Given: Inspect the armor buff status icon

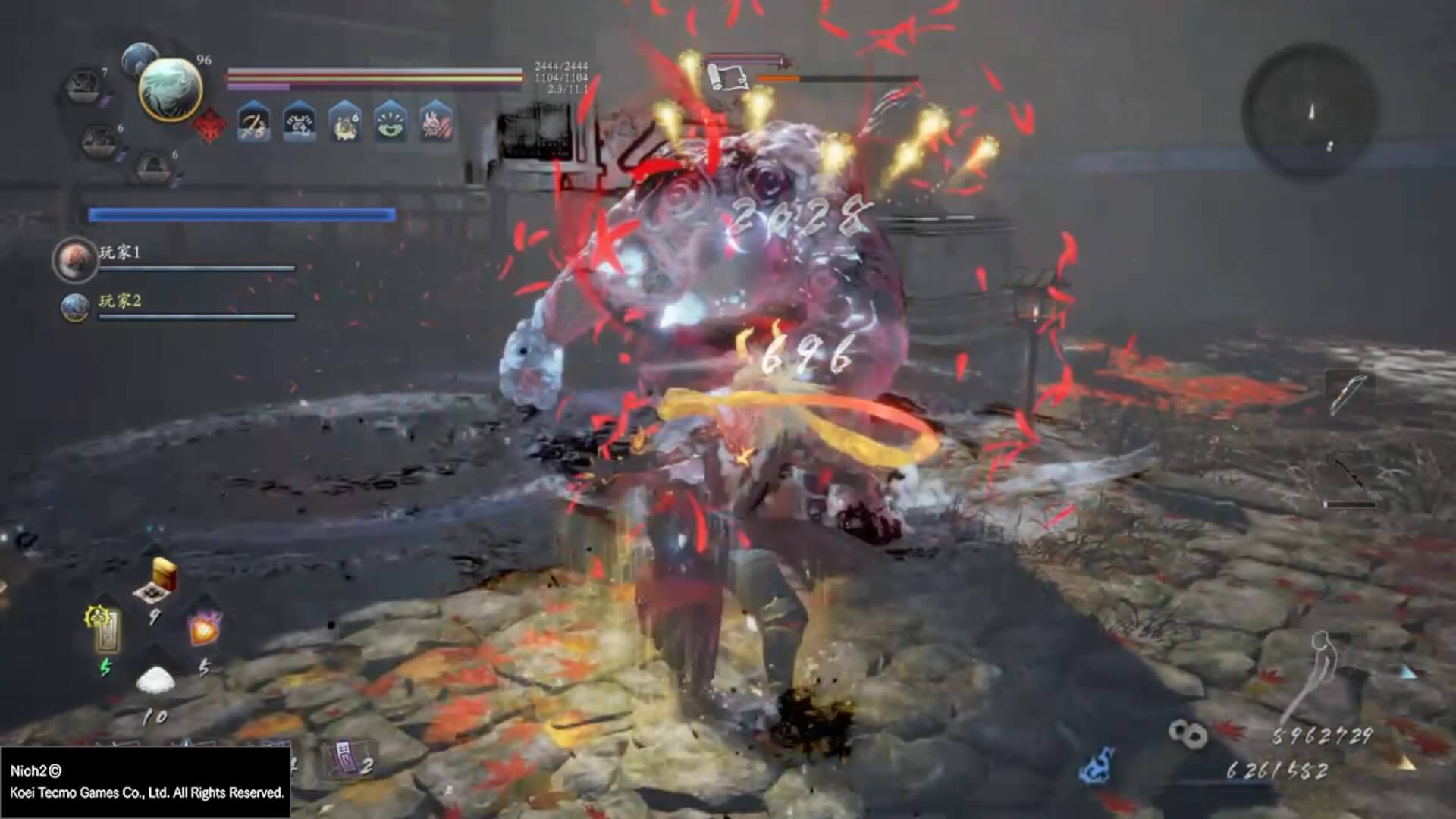Looking at the screenshot, I should (x=300, y=122).
